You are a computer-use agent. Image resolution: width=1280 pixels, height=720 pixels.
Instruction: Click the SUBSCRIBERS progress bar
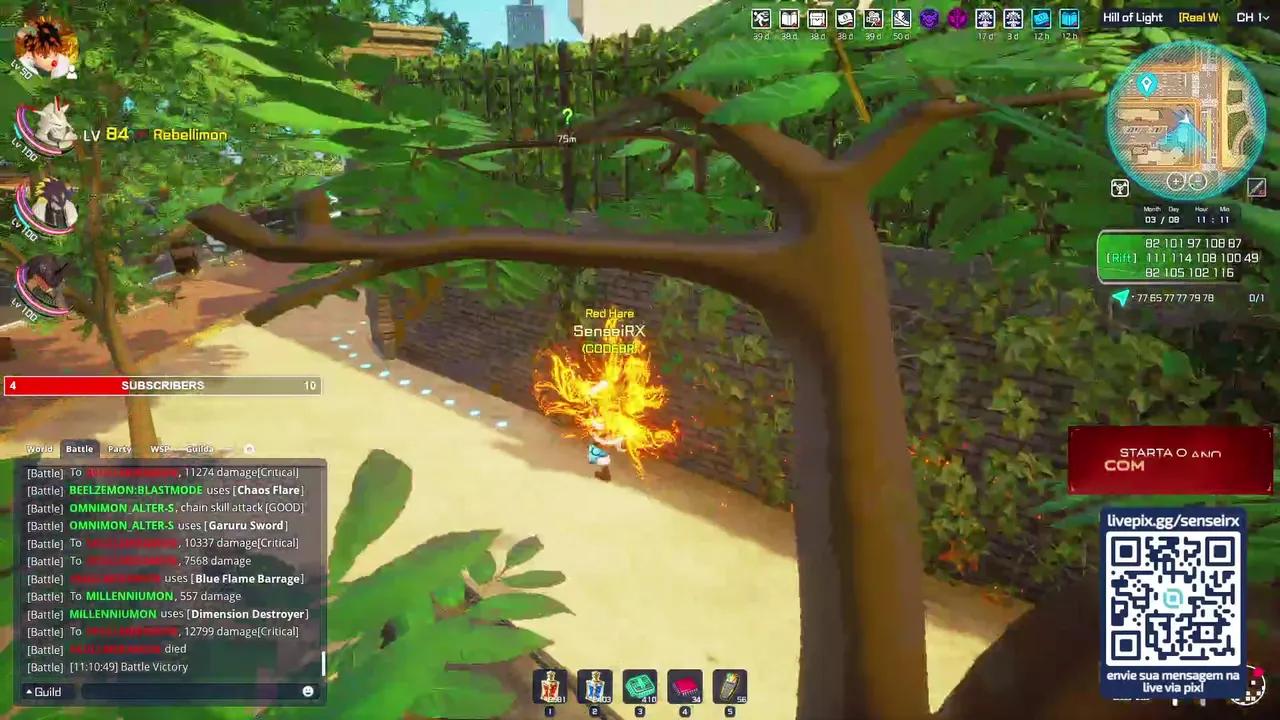162,385
